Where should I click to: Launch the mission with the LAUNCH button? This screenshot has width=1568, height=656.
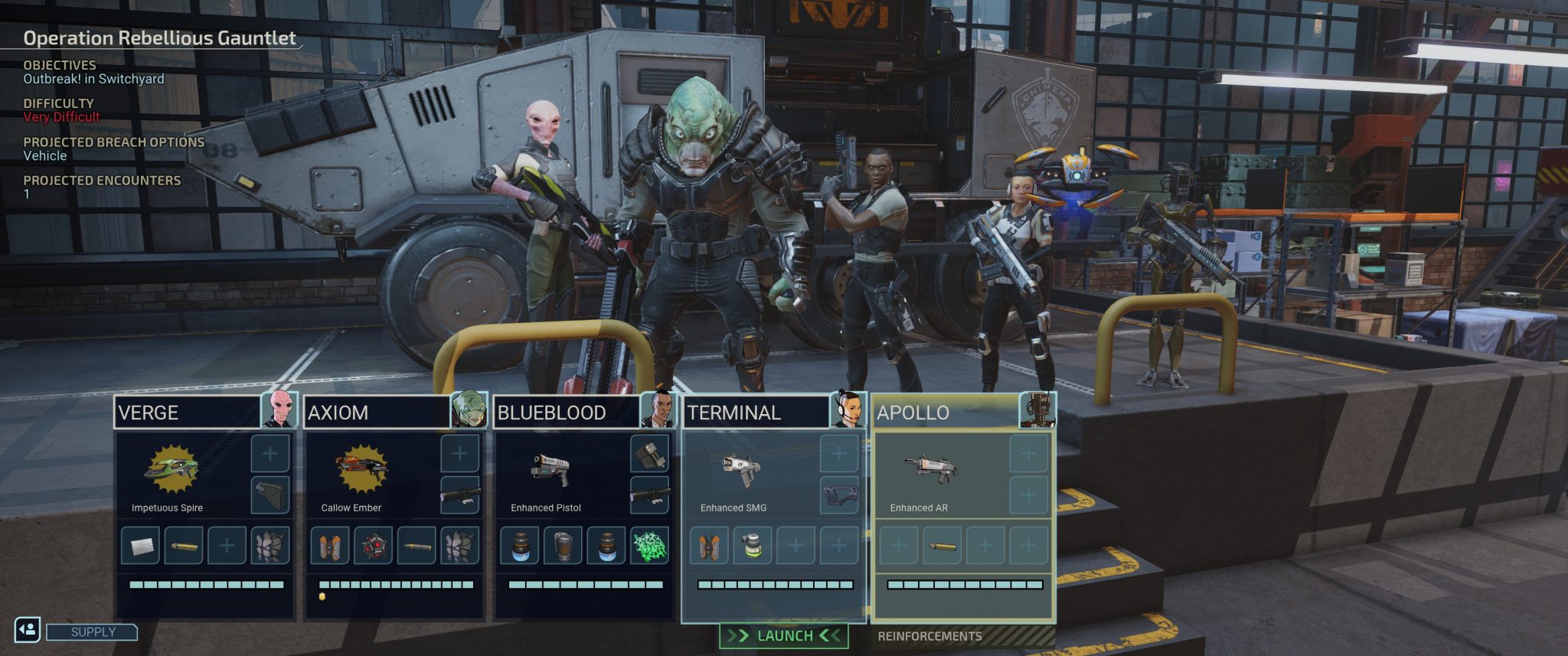pyautogui.click(x=784, y=636)
